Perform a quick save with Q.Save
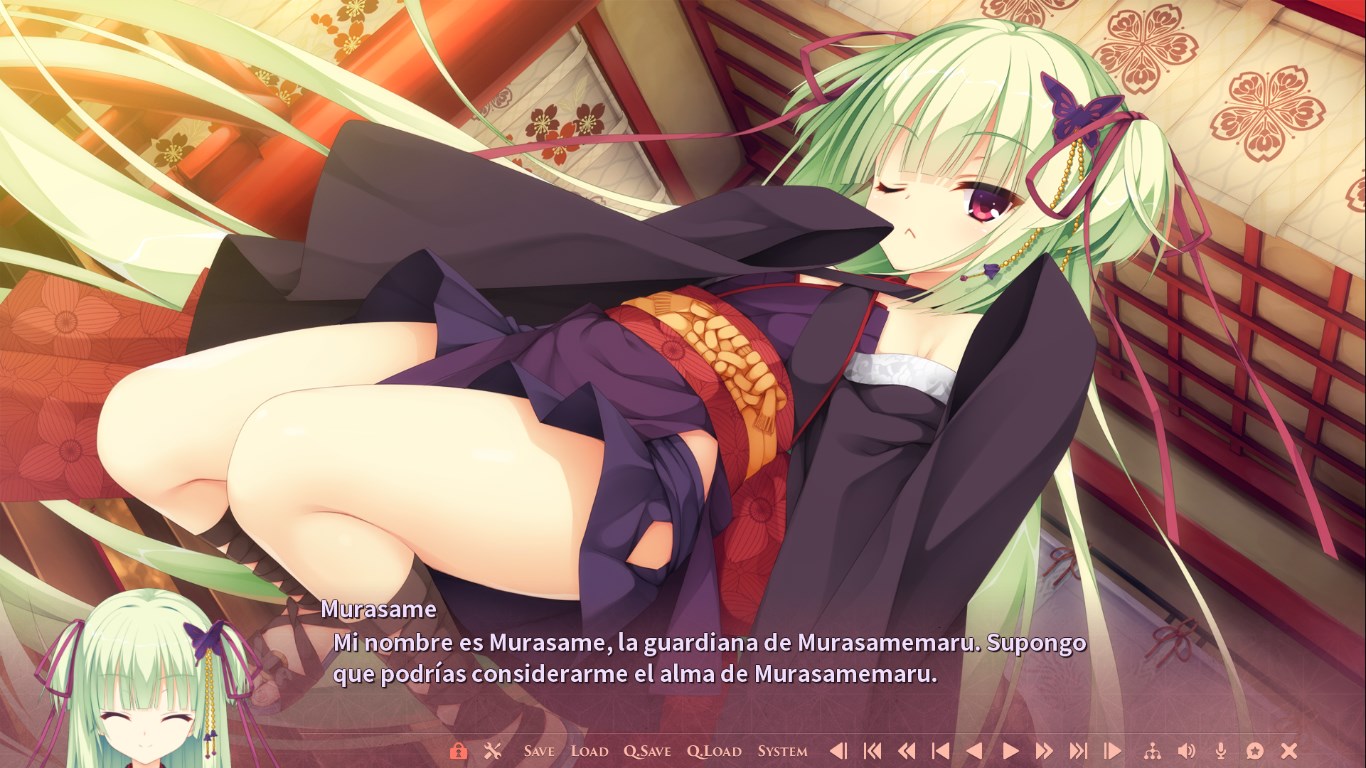The image size is (1366, 768). [647, 751]
